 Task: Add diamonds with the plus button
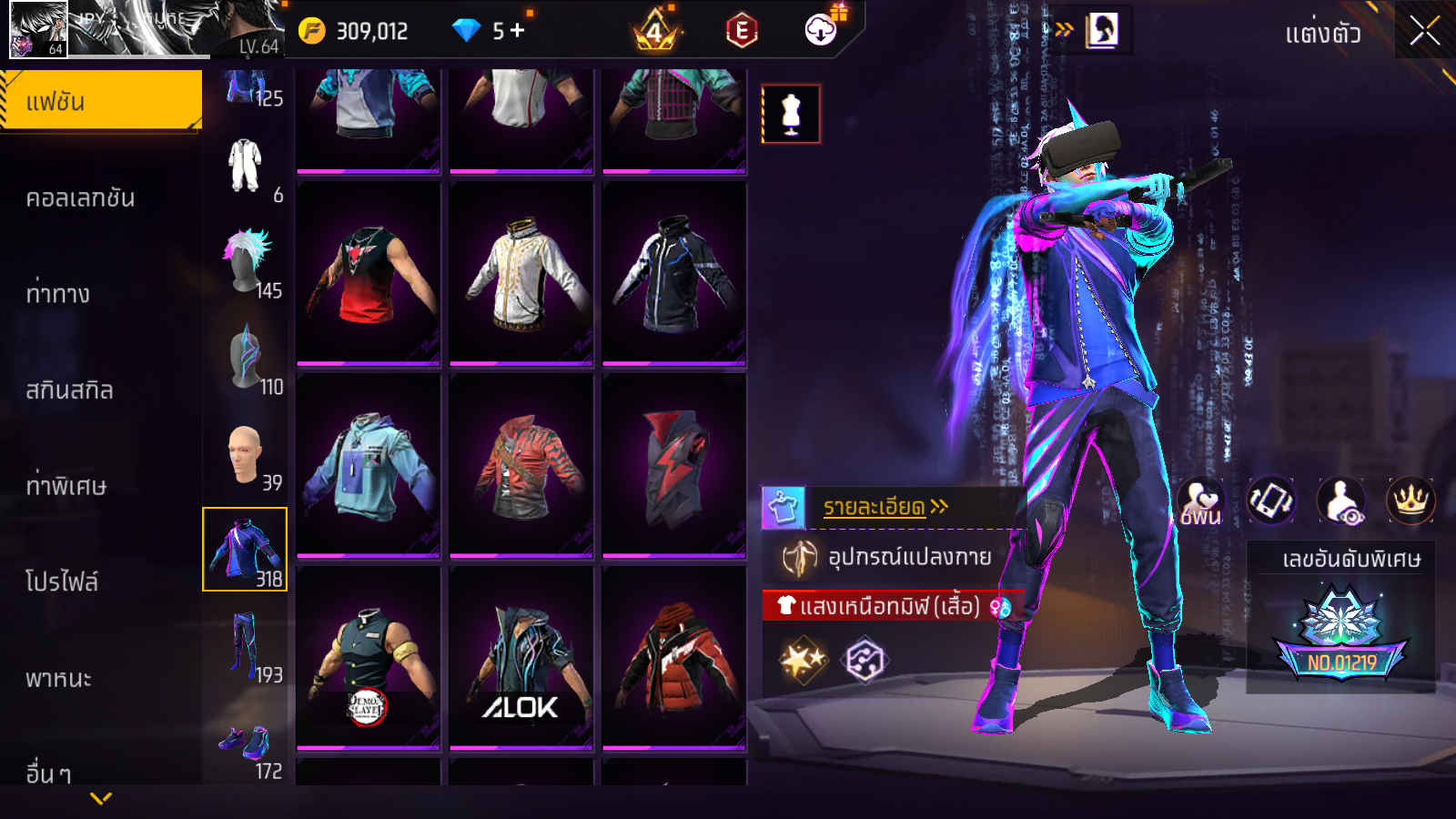point(518,31)
